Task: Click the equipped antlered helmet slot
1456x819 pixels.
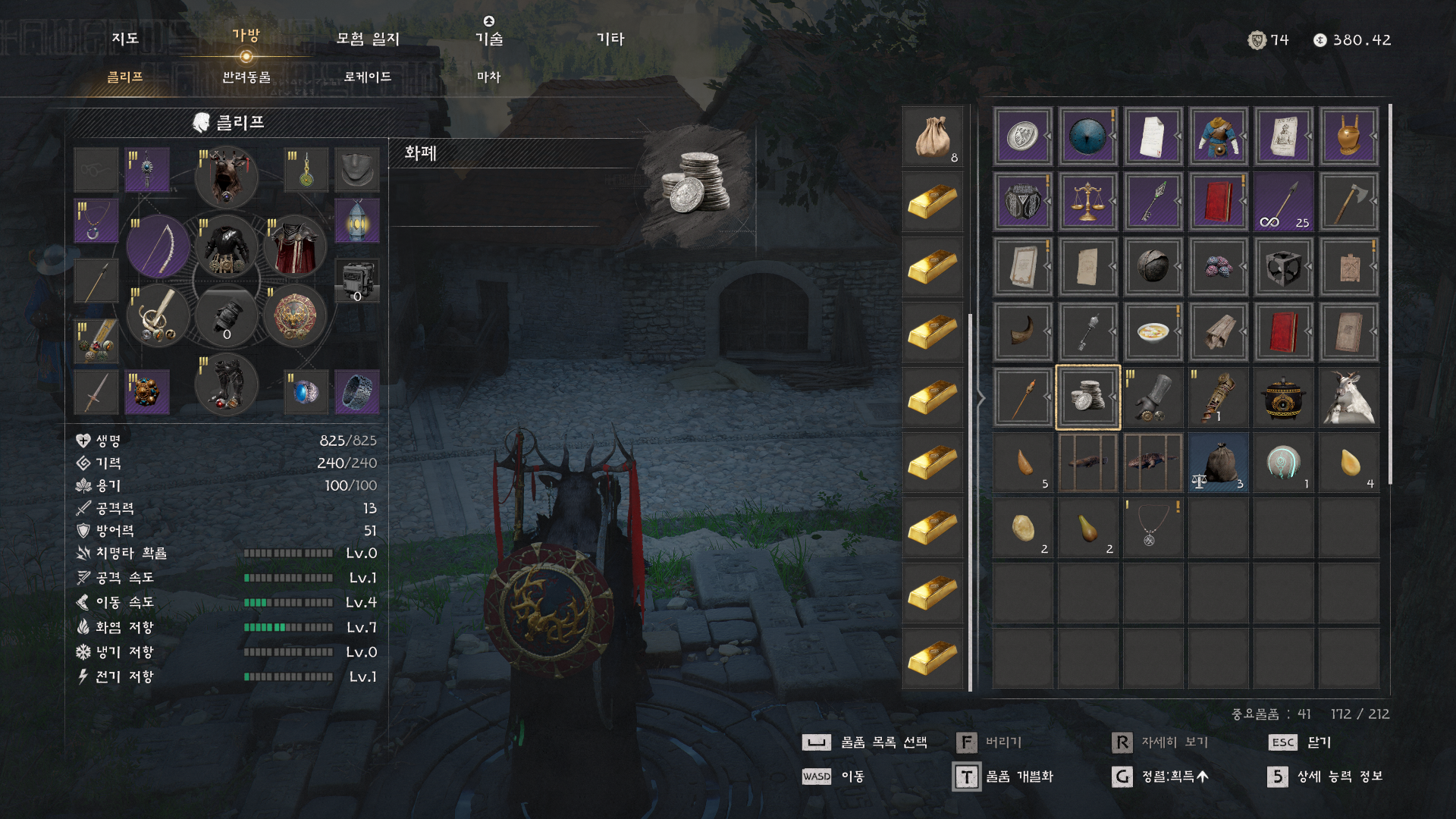Action: point(226,177)
